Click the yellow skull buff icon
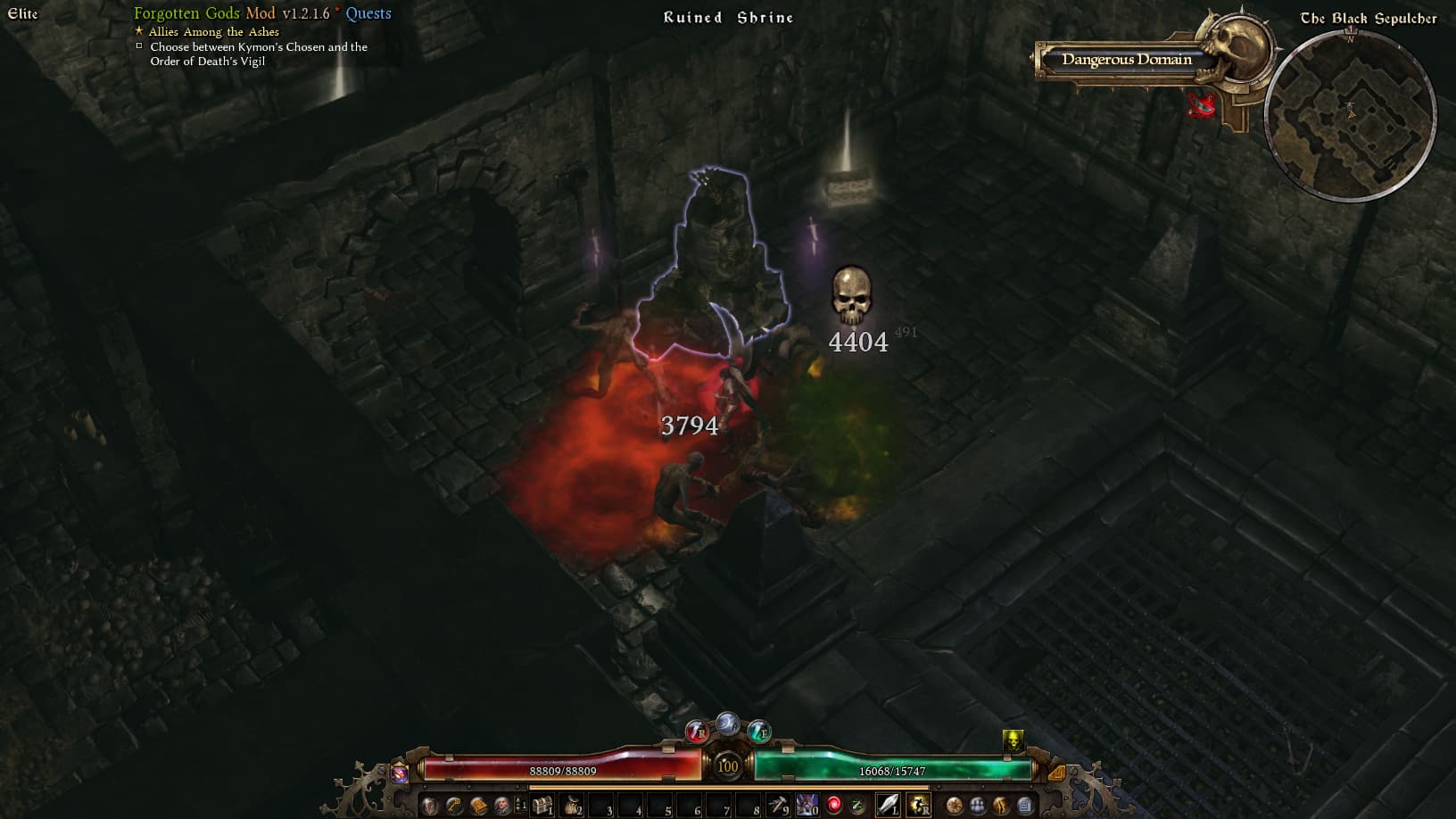Screen dimensions: 1456x819 [x=1013, y=740]
